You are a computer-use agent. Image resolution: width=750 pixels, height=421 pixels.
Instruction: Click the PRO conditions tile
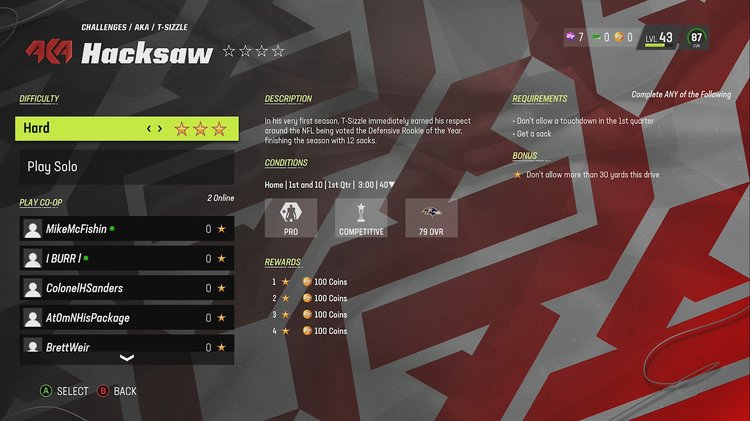click(x=291, y=218)
